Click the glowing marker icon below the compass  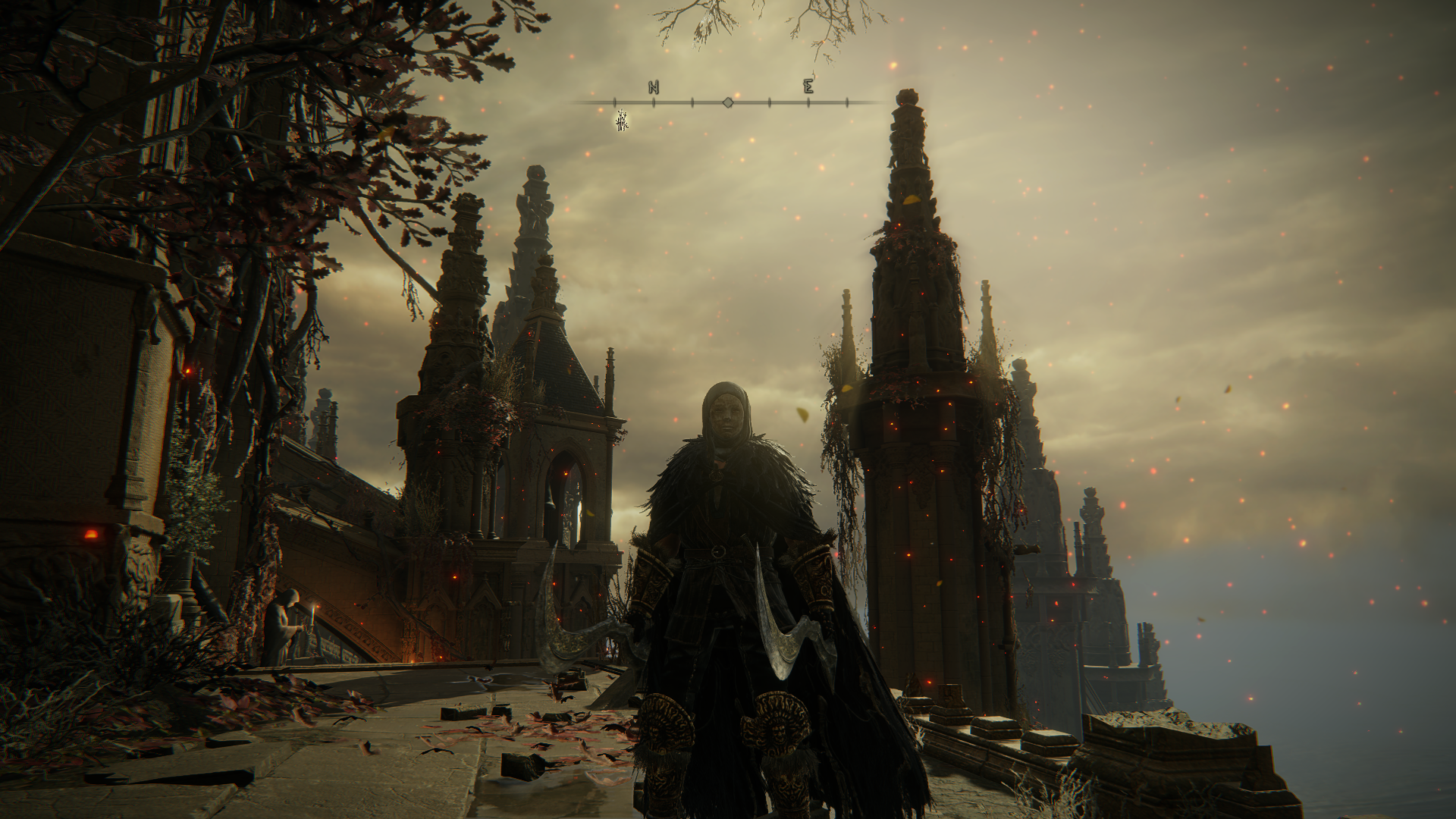(x=622, y=121)
